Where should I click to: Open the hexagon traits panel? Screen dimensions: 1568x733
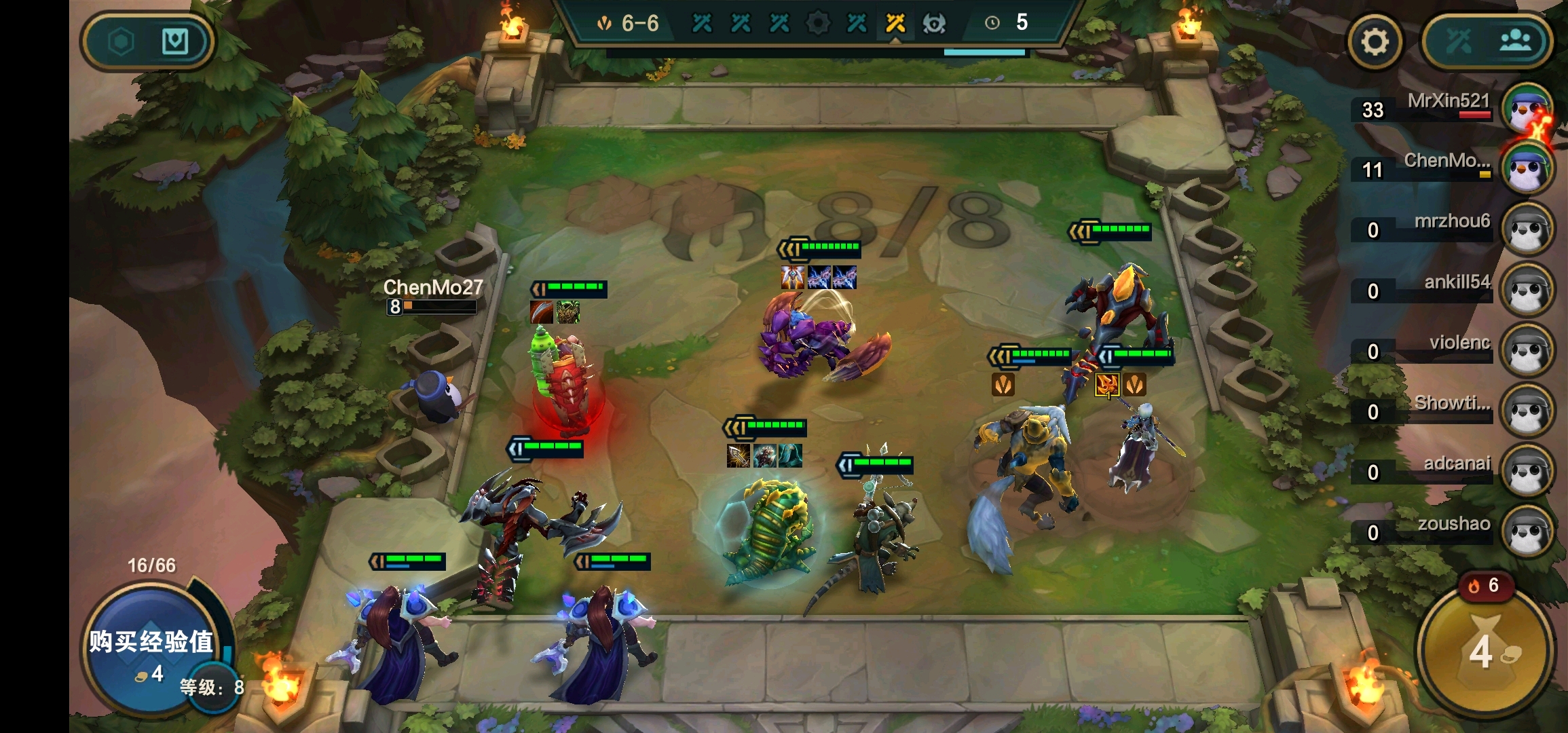point(122,42)
